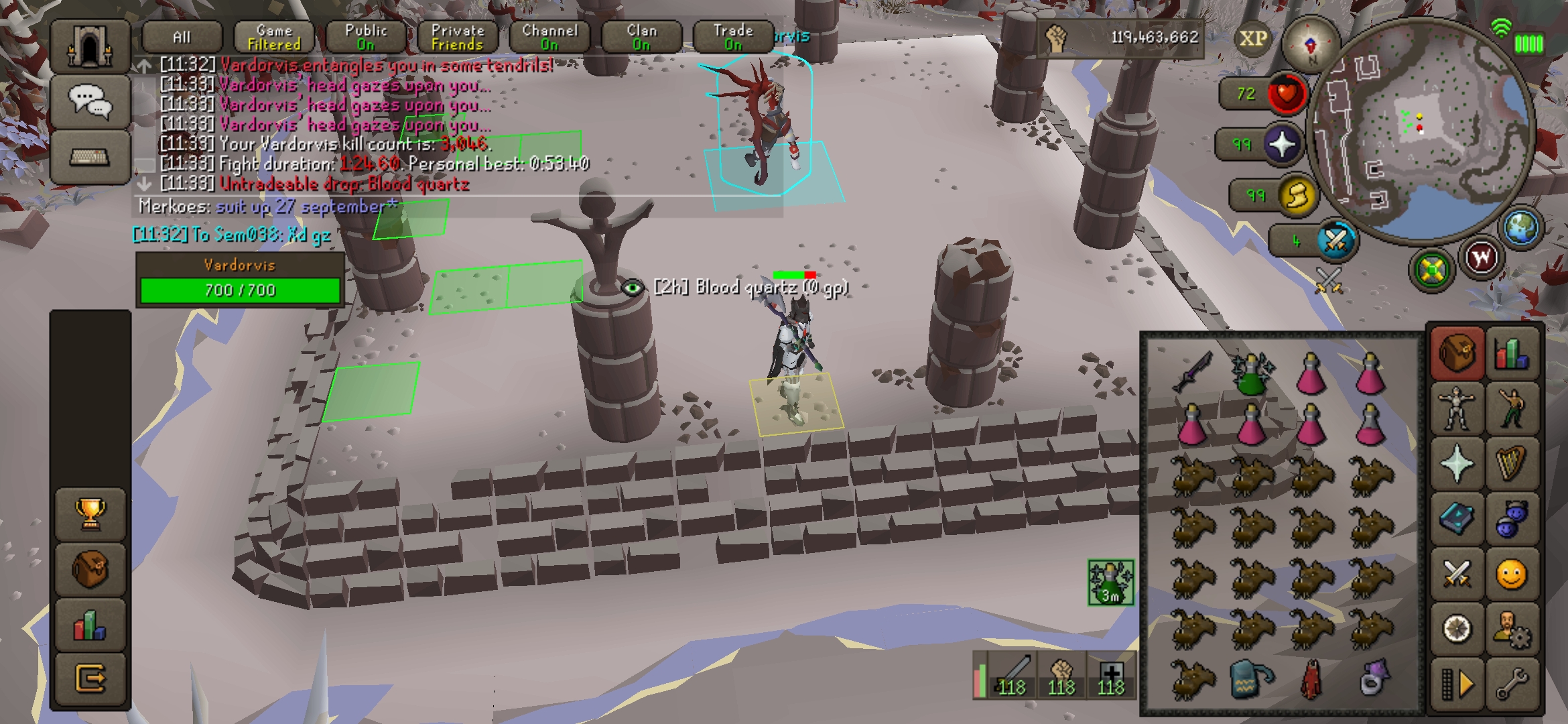
Task: Open the worn equipment tab
Action: click(1456, 407)
